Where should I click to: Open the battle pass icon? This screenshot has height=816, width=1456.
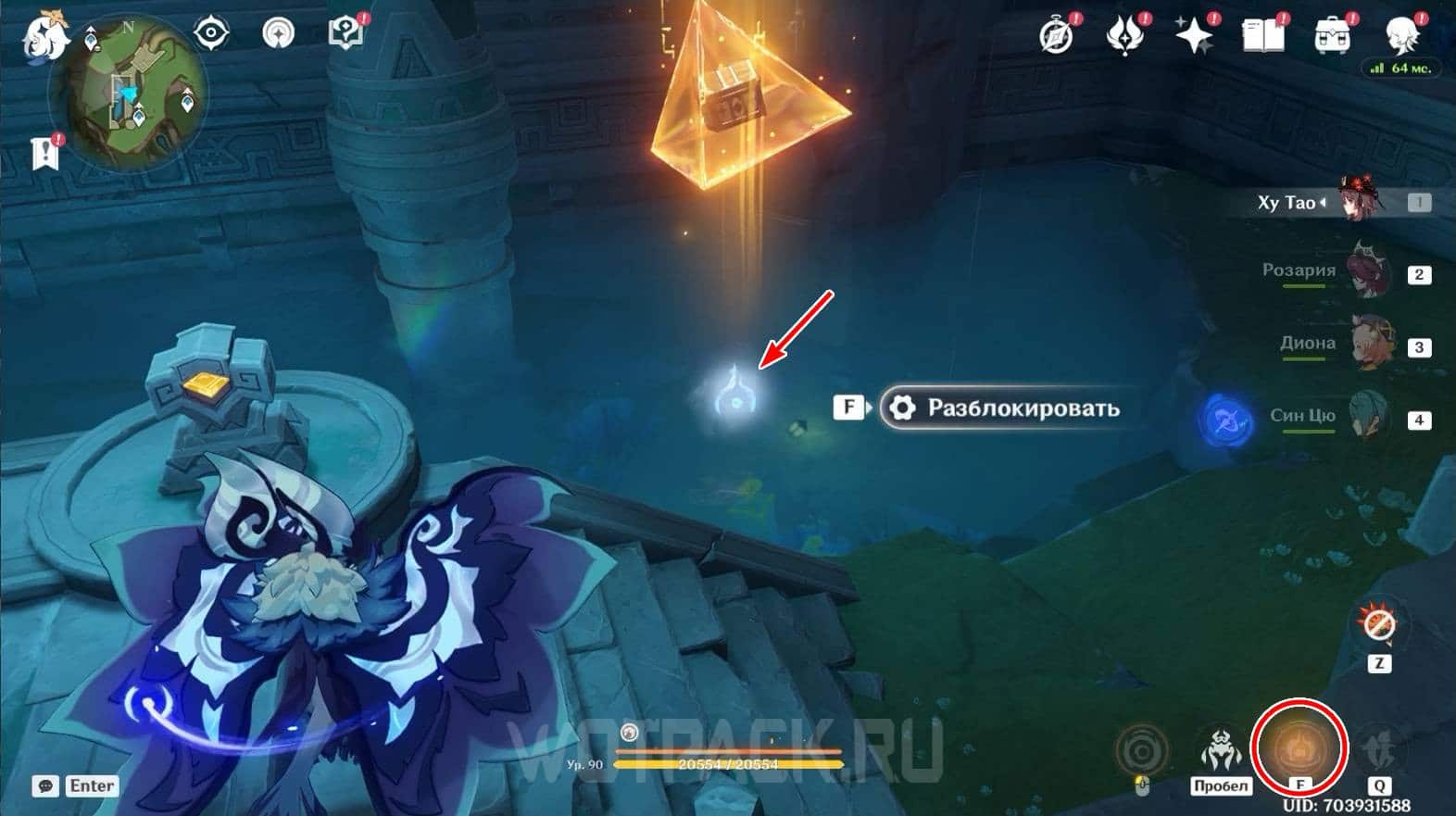click(1125, 35)
